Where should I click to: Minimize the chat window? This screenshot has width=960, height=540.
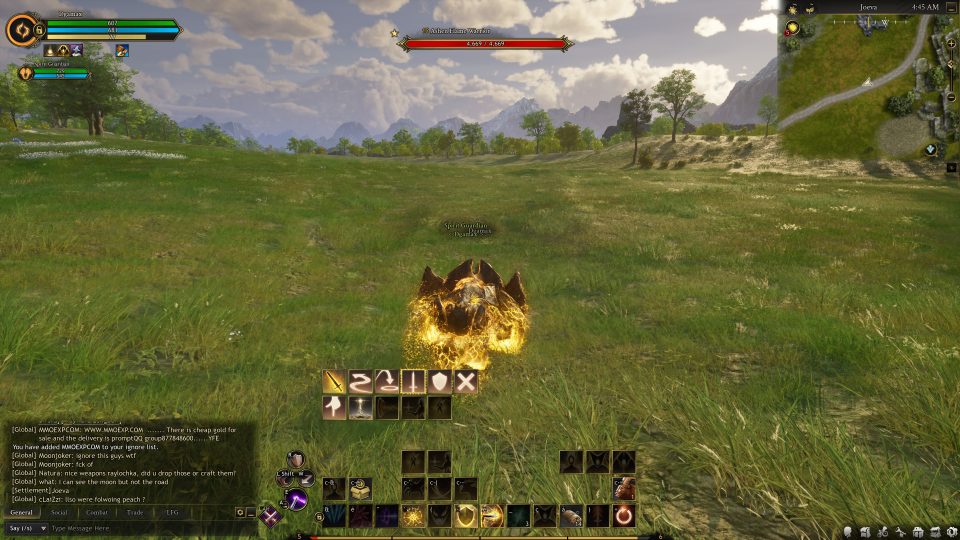[x=250, y=512]
